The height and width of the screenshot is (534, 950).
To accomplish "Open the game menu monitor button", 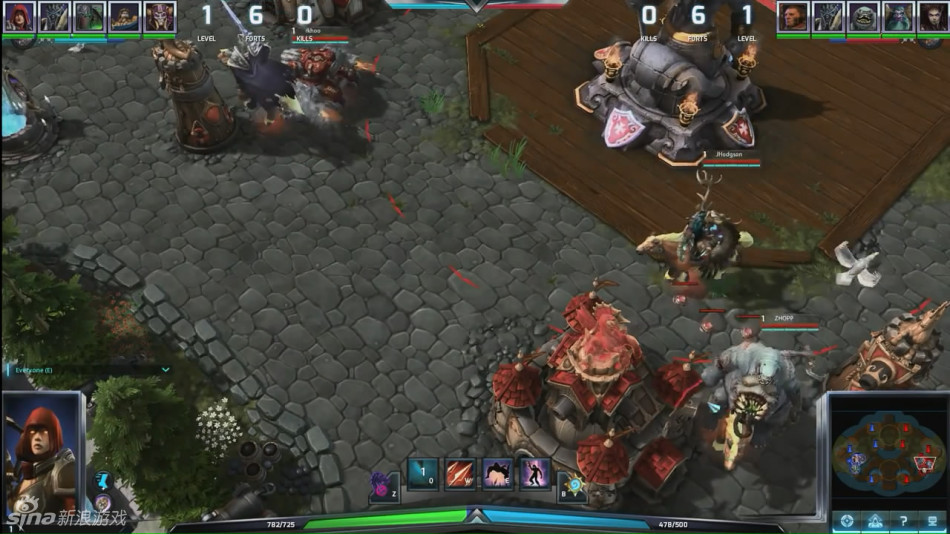I will tap(931, 521).
